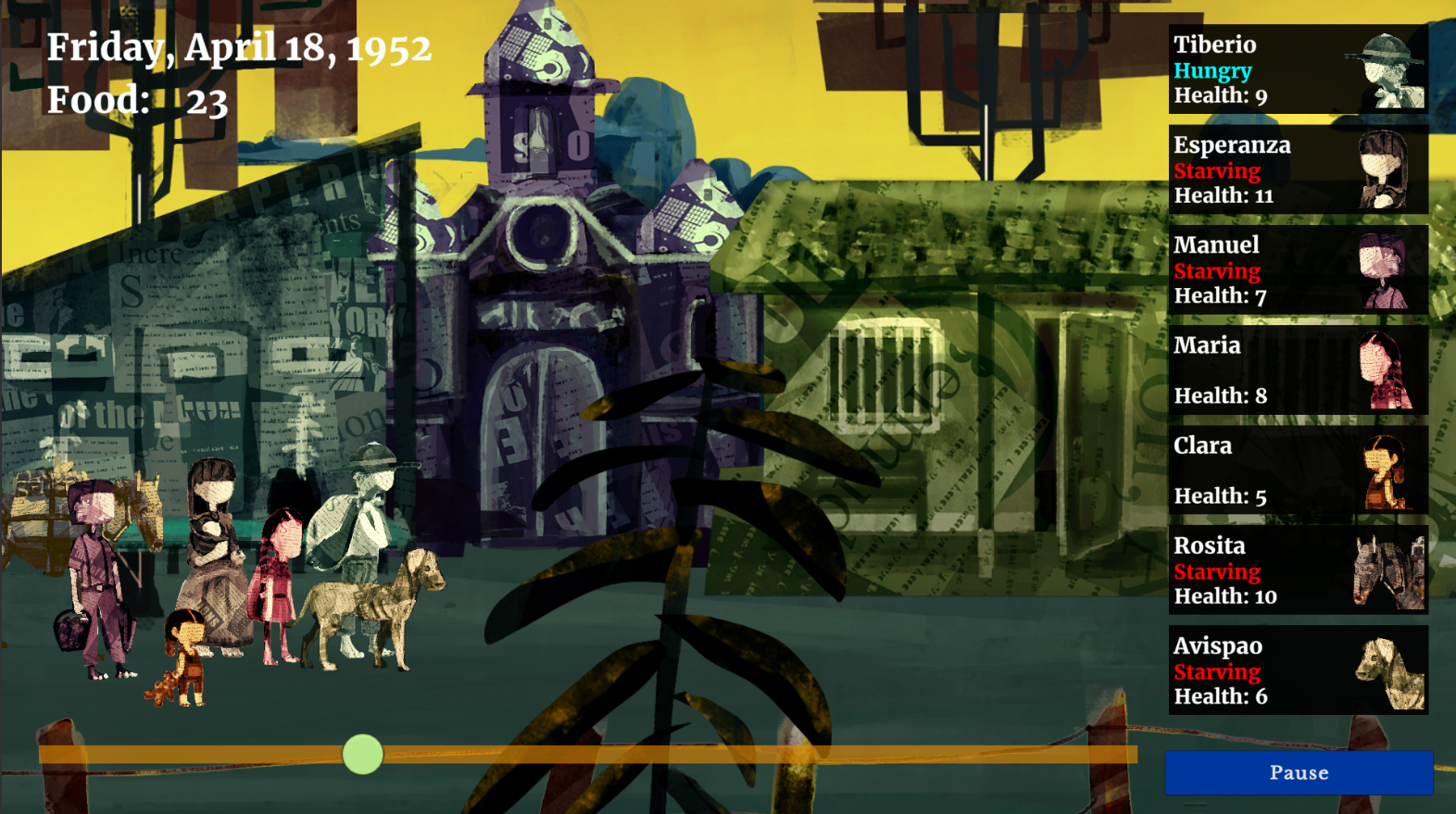
Task: Click Clara's character card
Action: [x=1298, y=470]
